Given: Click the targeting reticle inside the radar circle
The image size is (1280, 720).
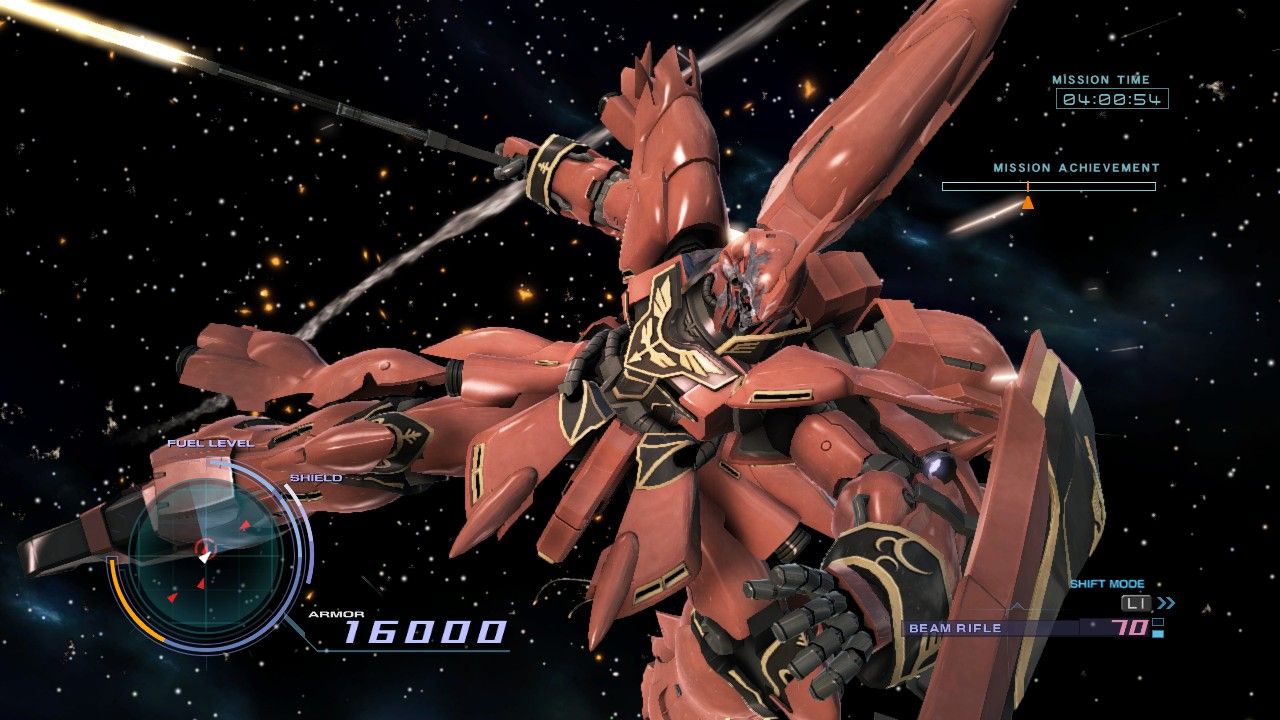Looking at the screenshot, I should (204, 546).
